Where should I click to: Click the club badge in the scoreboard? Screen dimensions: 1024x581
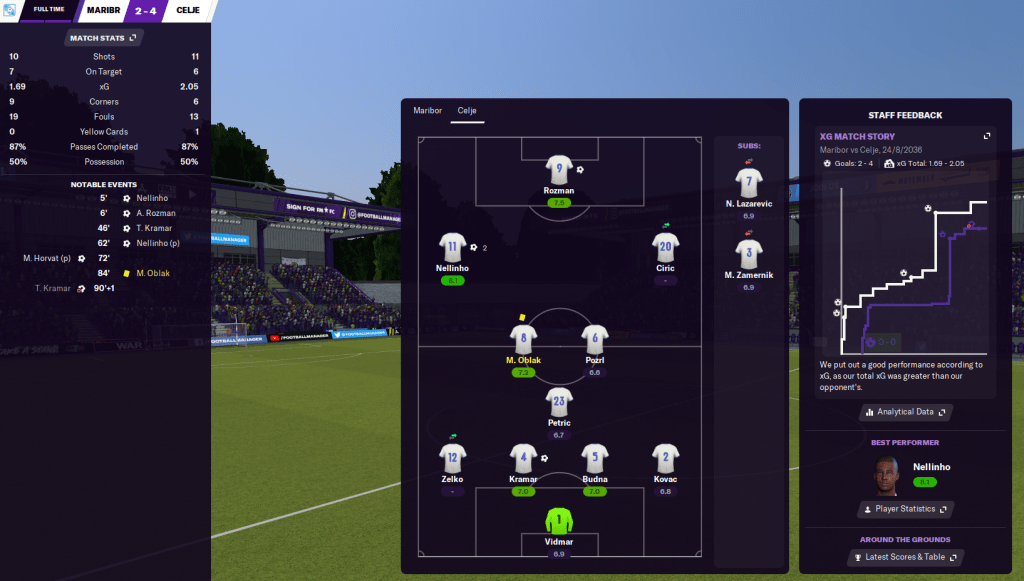10,9
